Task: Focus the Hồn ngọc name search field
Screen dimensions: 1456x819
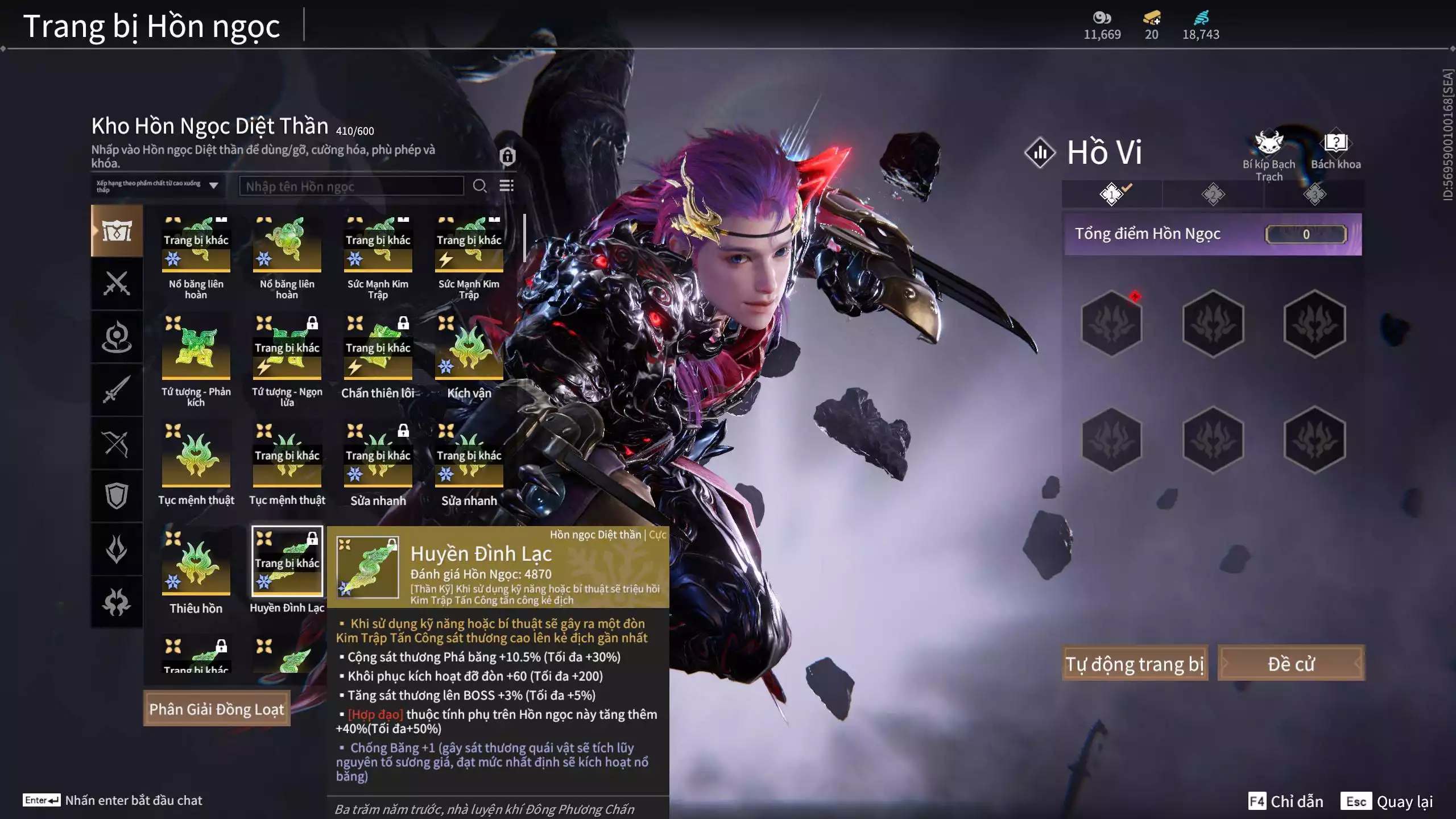Action: click(x=351, y=186)
